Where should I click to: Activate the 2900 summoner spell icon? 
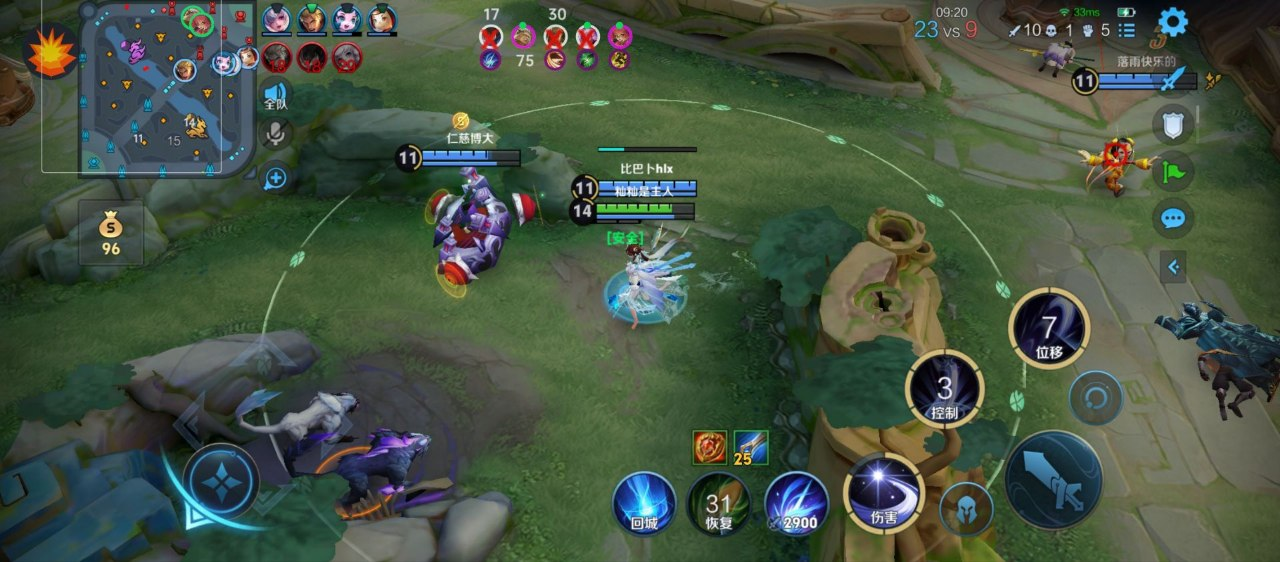[x=796, y=503]
